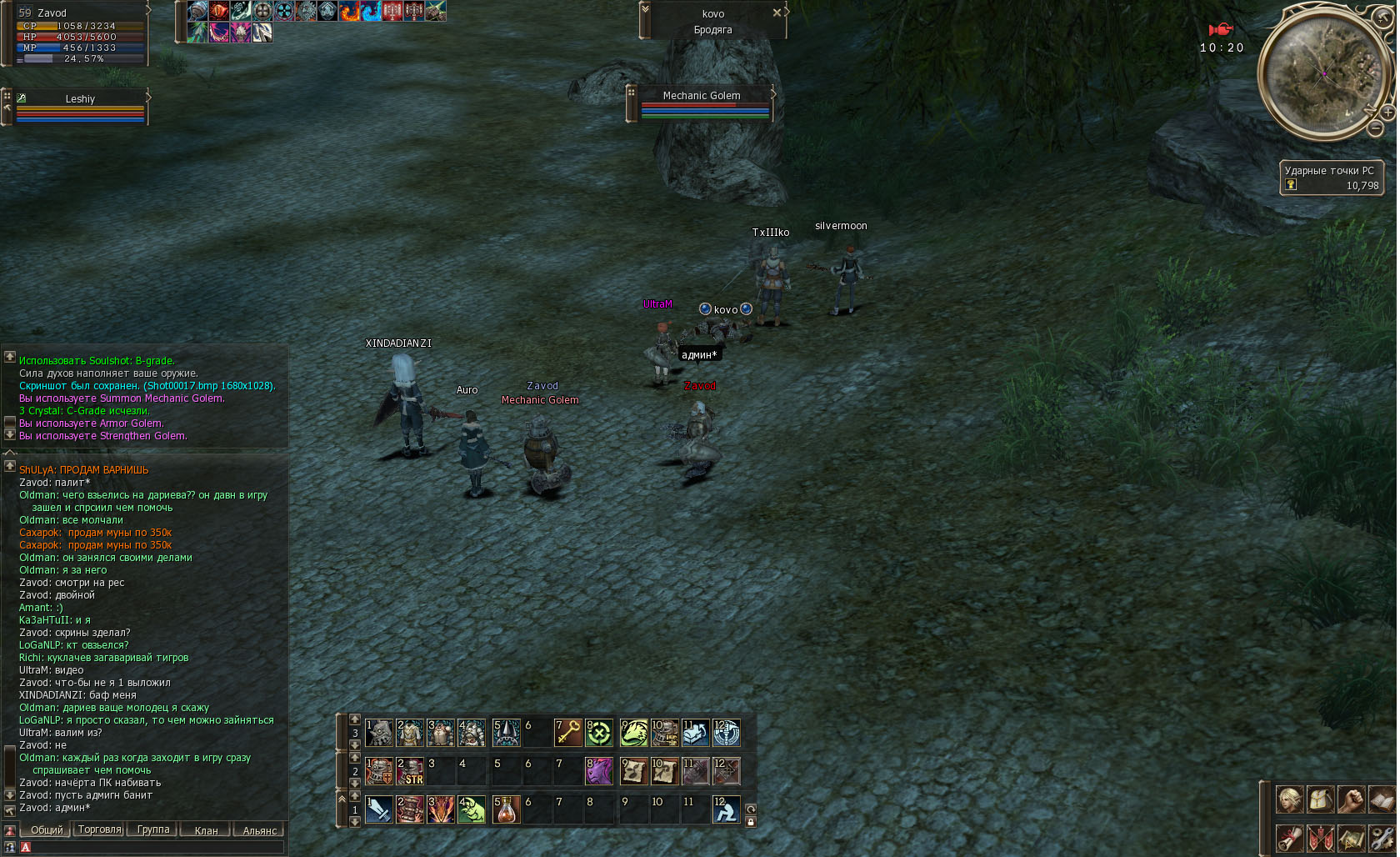Click the circular minimap
1400x857 pixels.
click(x=1324, y=73)
